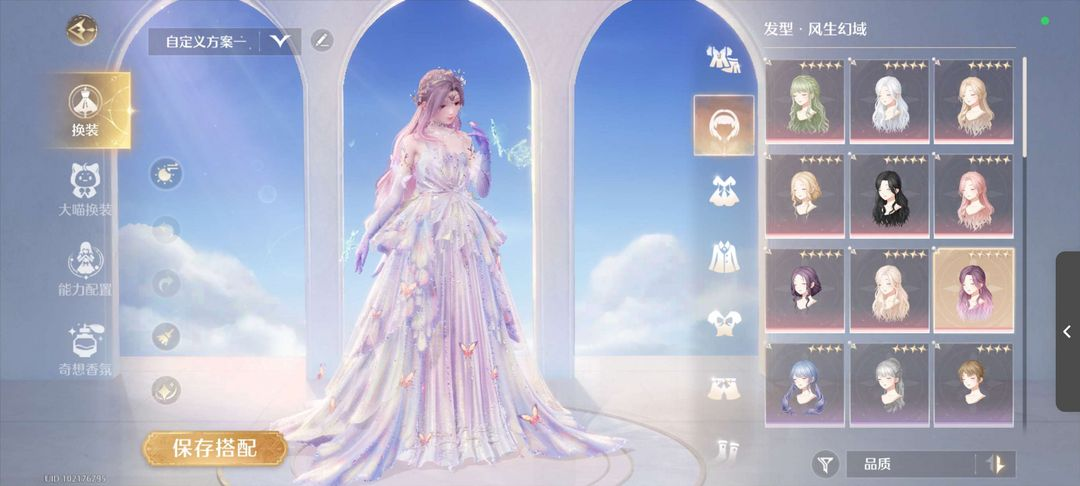Image resolution: width=1080 pixels, height=486 pixels.
Task: Toggle the sort order arrows next to 品质
Action: point(995,464)
